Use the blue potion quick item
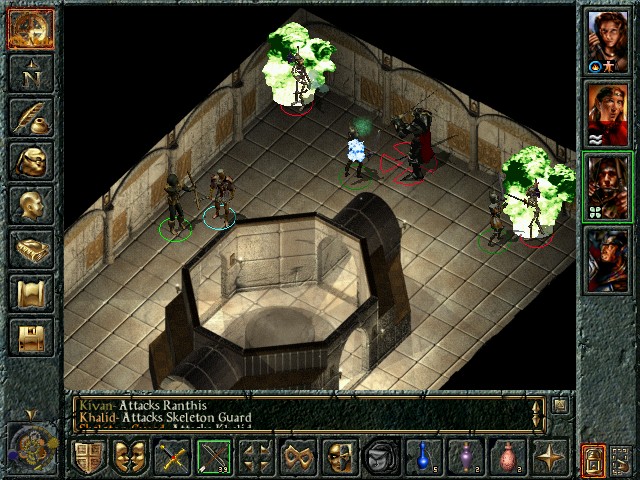This screenshot has width=640, height=480. tap(423, 458)
